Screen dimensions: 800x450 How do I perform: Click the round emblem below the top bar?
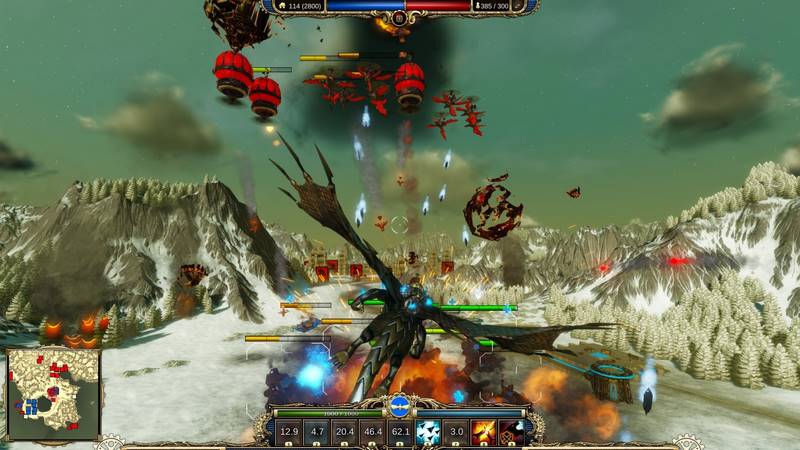(400, 17)
